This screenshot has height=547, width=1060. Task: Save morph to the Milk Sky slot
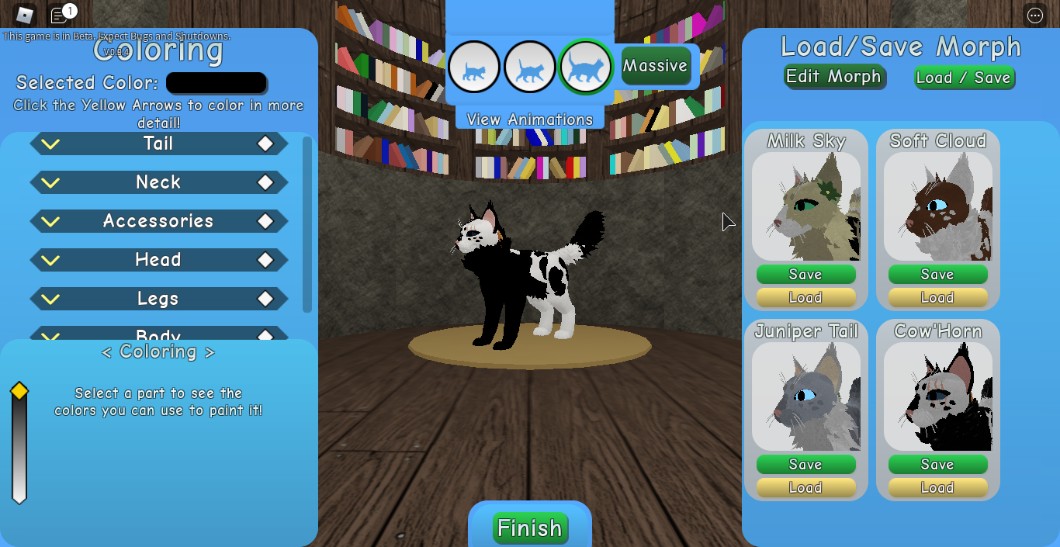click(805, 274)
